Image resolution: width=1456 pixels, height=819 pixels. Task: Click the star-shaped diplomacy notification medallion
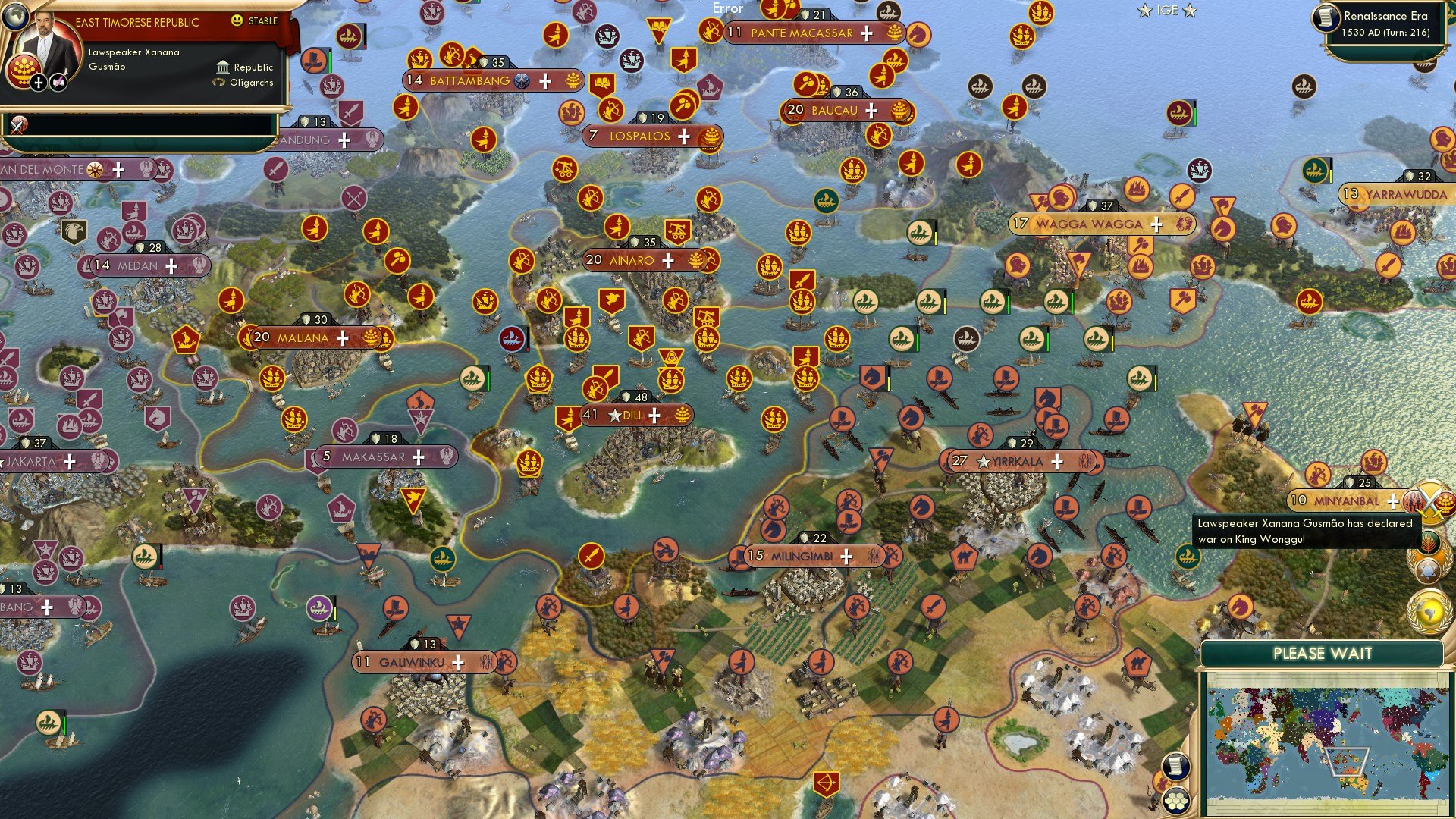[1427, 571]
